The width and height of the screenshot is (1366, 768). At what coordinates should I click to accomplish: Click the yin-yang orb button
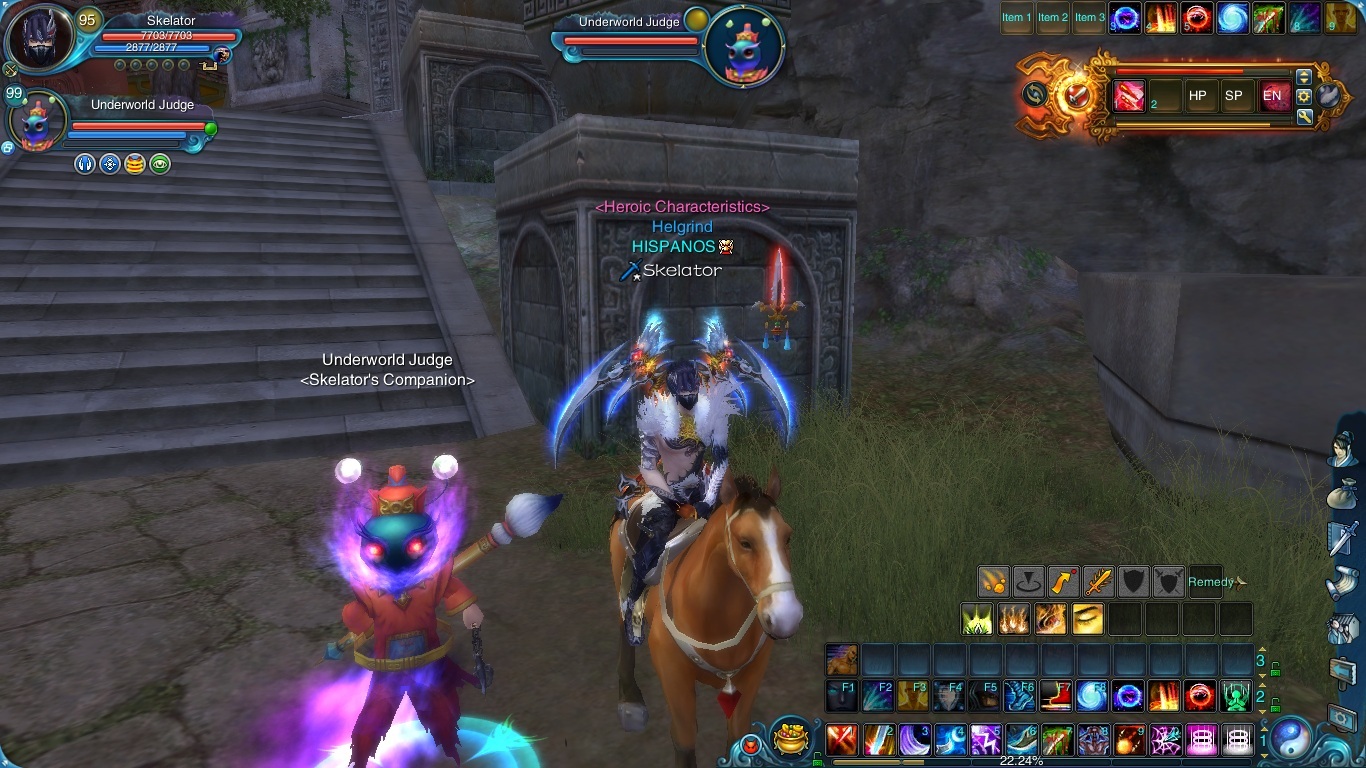click(1291, 738)
